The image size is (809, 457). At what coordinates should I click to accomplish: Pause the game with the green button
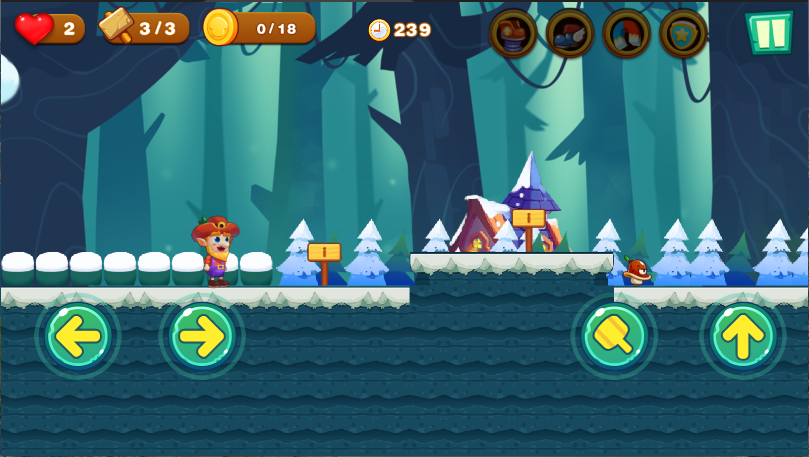[767, 32]
